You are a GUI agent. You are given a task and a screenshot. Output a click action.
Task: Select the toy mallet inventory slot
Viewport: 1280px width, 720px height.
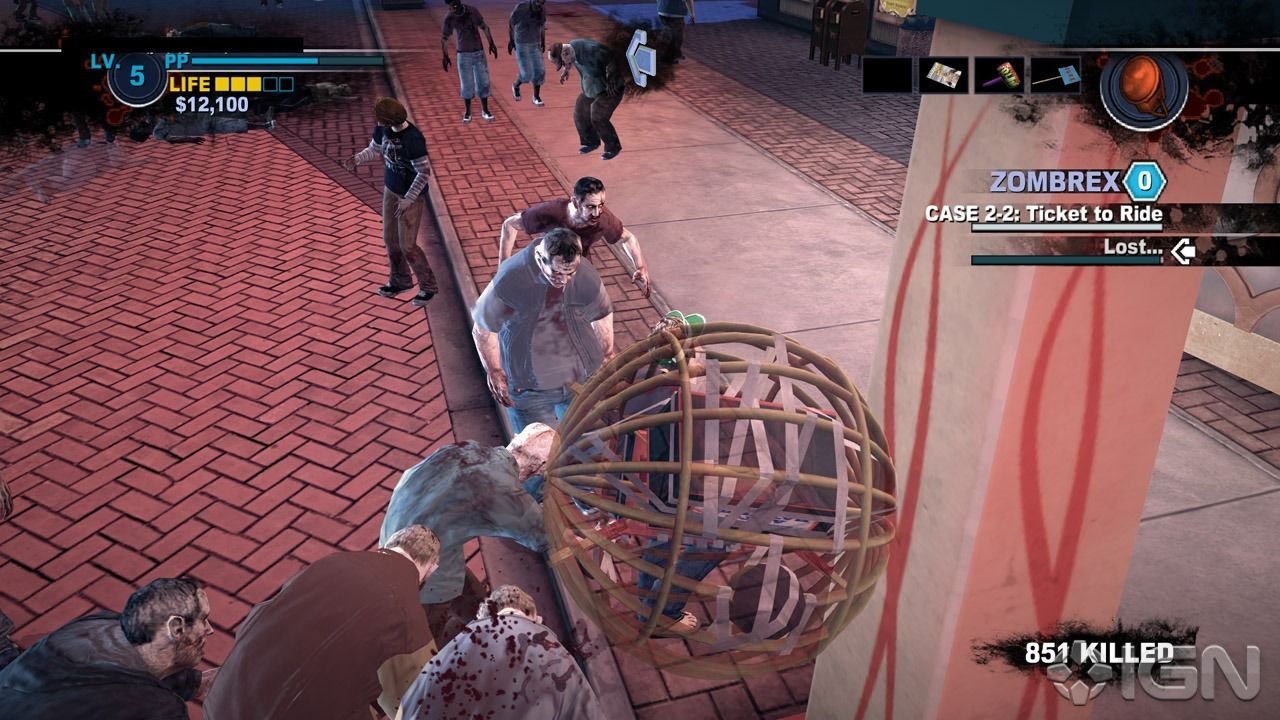click(999, 75)
